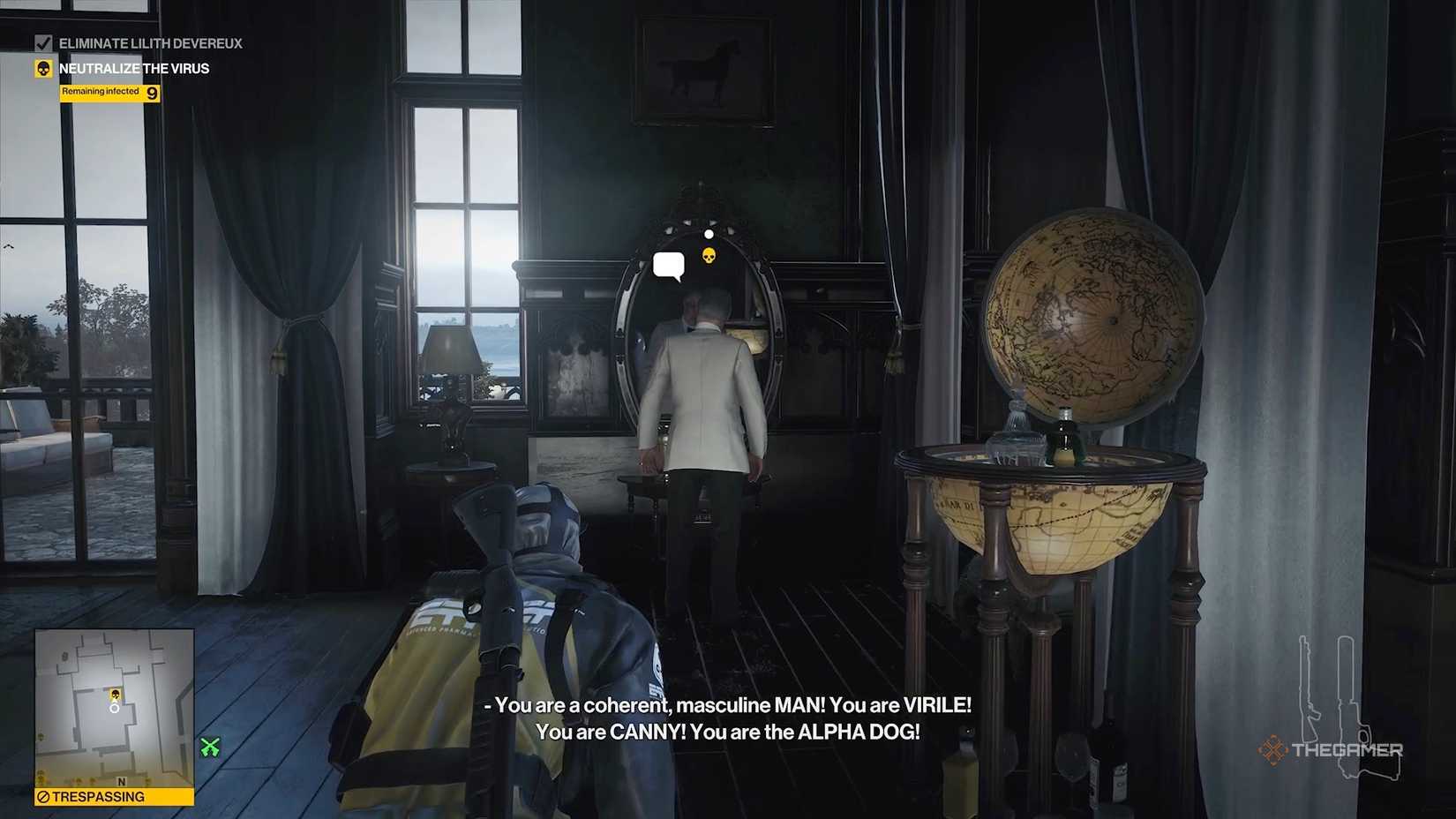
Task: Expand the Remaining infected counter details
Action: [100, 92]
